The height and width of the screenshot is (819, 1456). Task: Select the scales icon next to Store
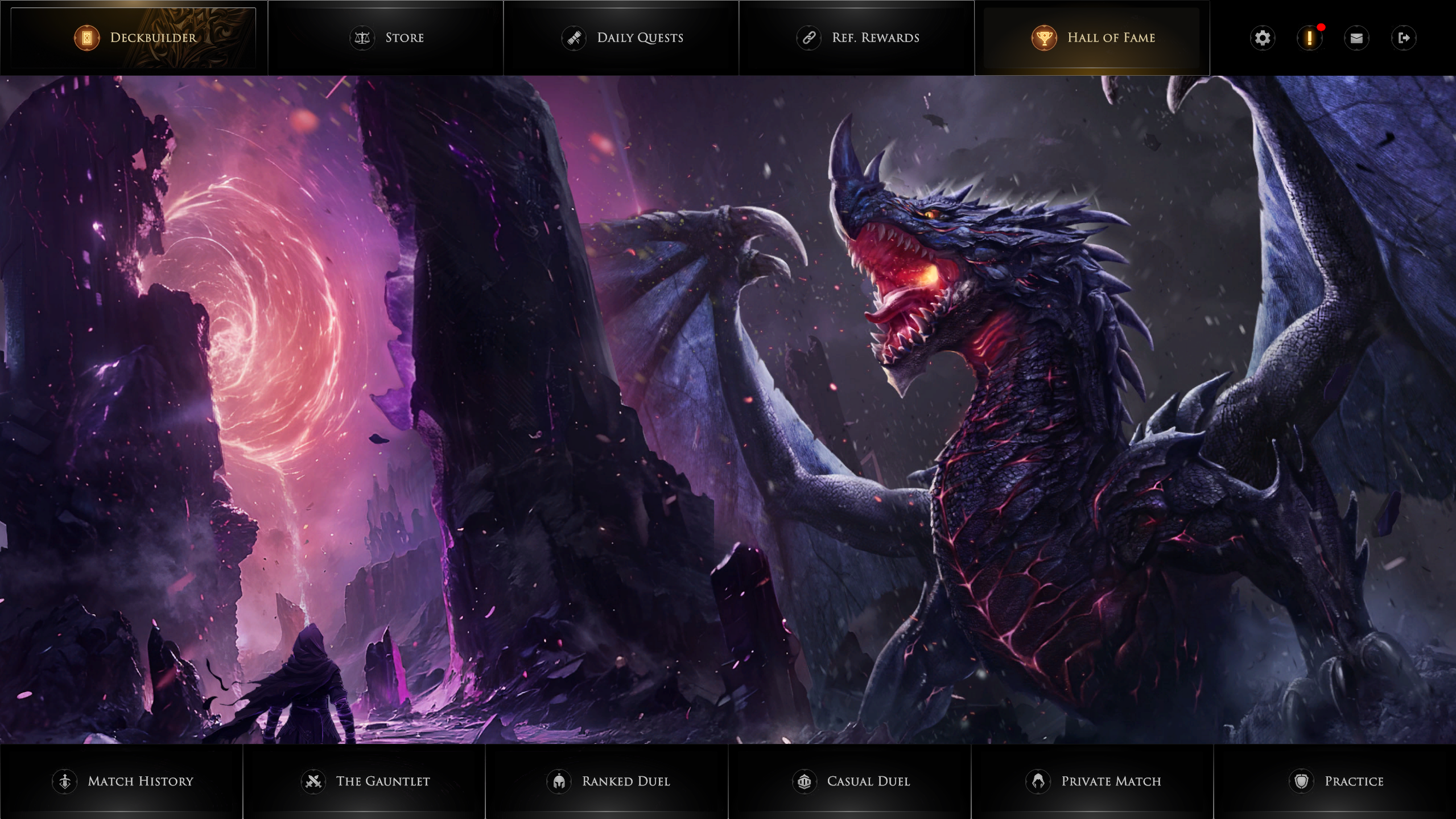click(x=362, y=38)
